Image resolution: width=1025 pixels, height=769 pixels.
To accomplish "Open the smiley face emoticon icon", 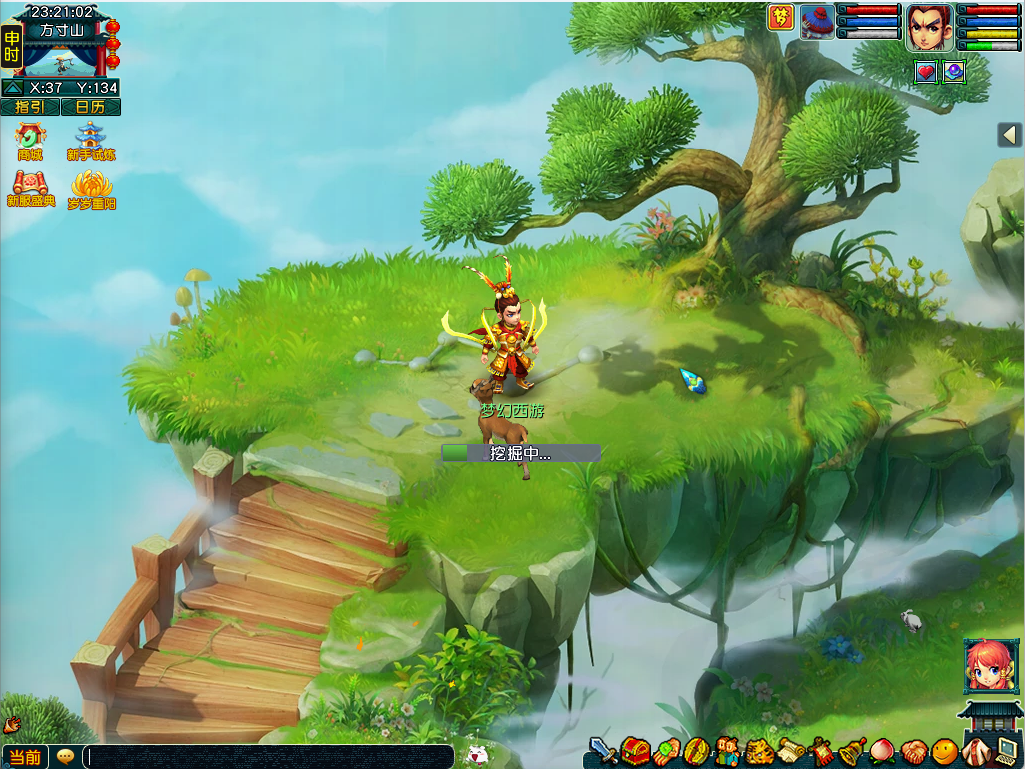I will click(945, 751).
